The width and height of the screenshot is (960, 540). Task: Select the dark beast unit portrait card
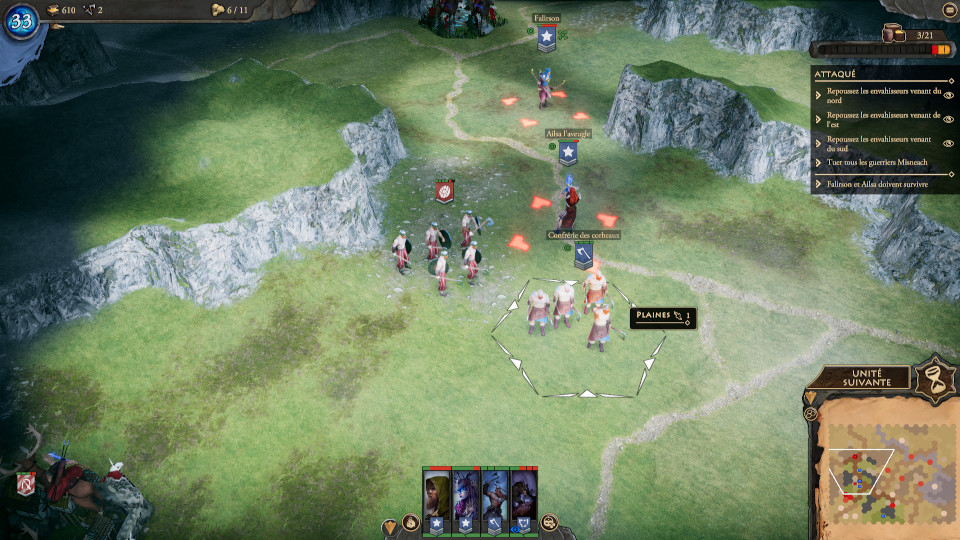(524, 496)
